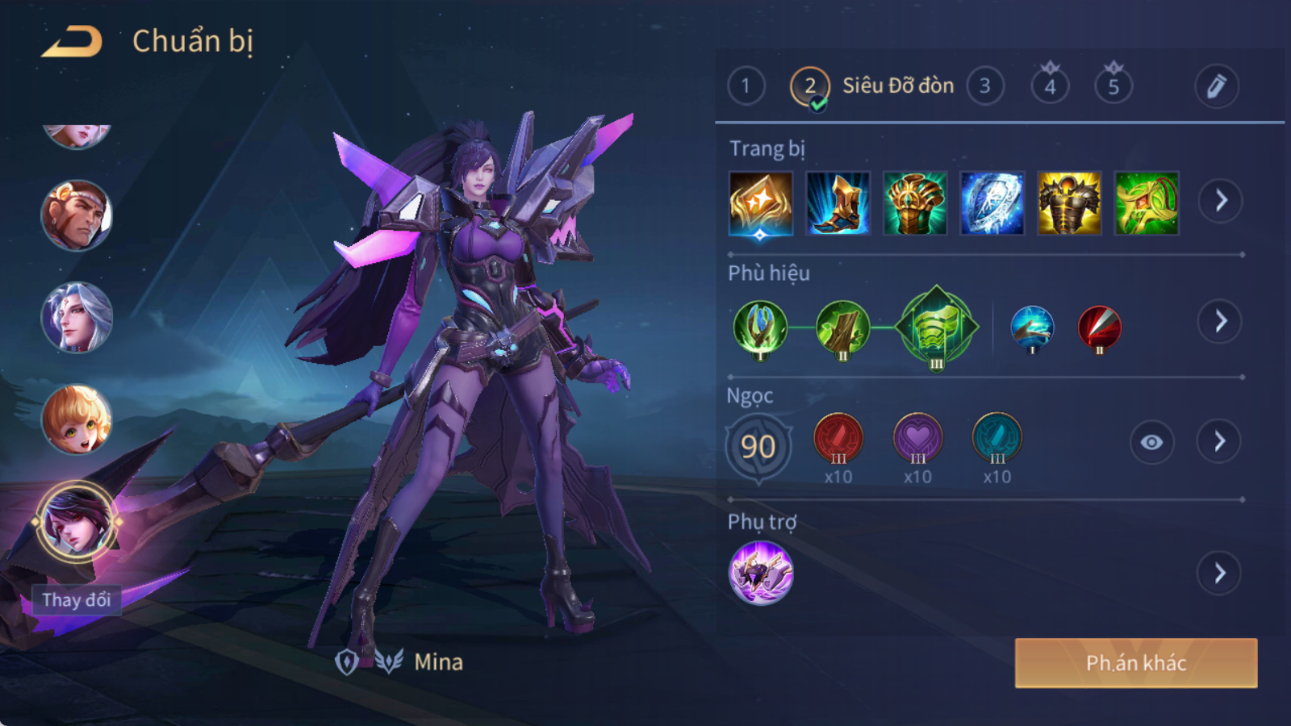Expand the Ngọc rune section
This screenshot has width=1291, height=726.
point(1219,441)
